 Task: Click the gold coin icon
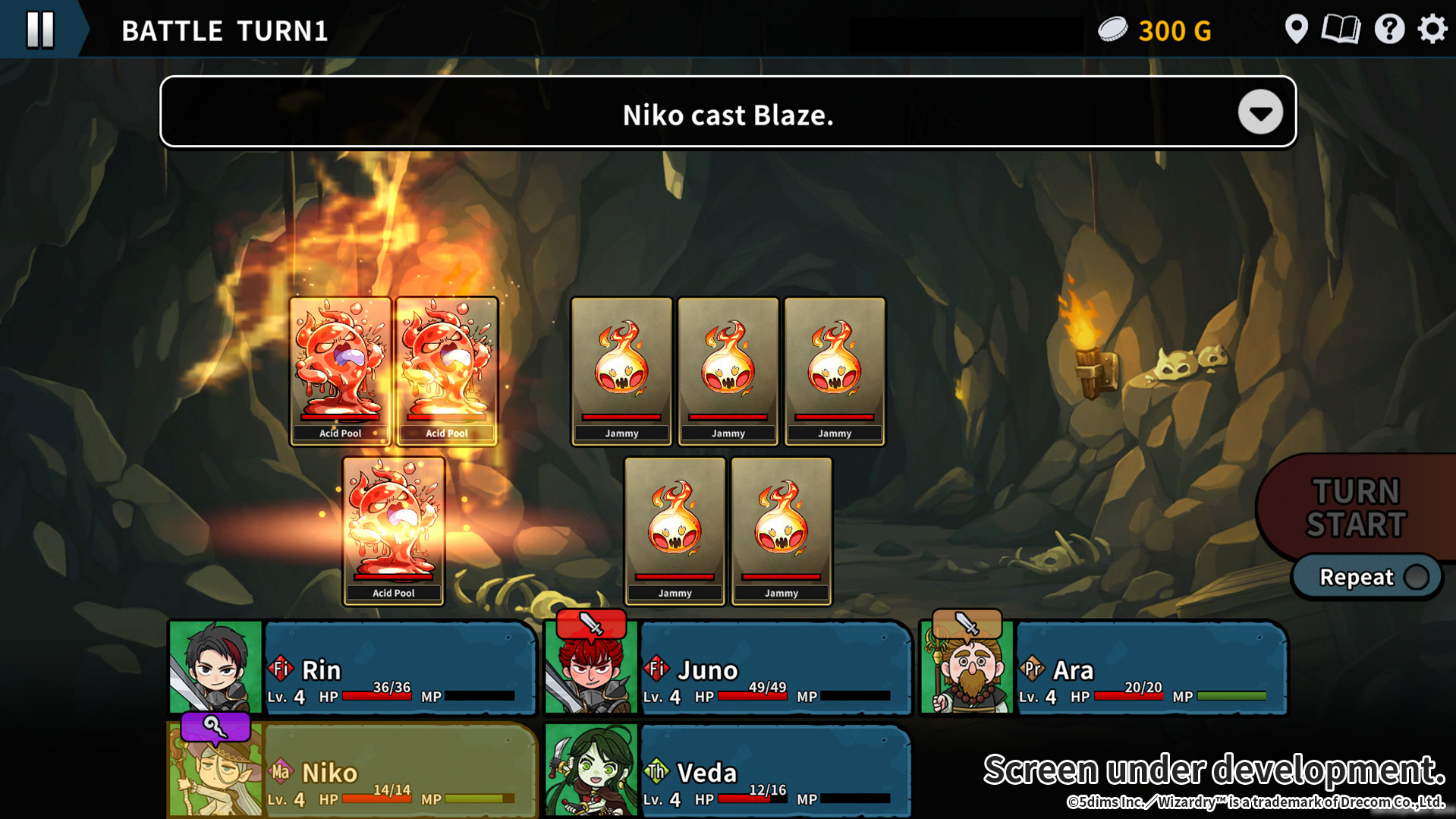click(x=1113, y=29)
